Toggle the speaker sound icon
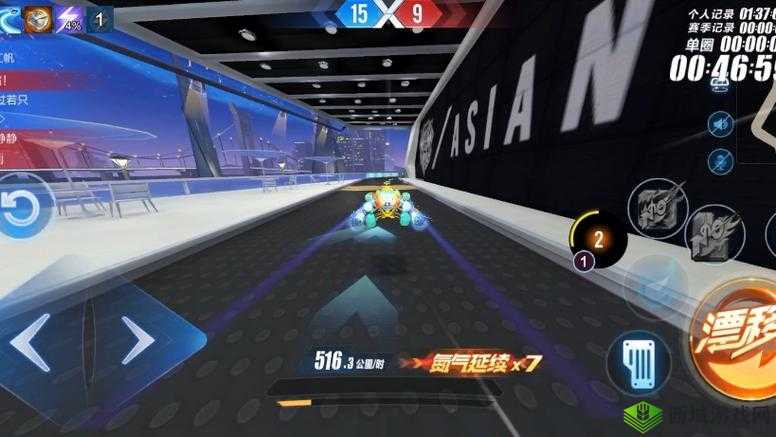Viewport: 776px width, 437px height. (x=718, y=124)
